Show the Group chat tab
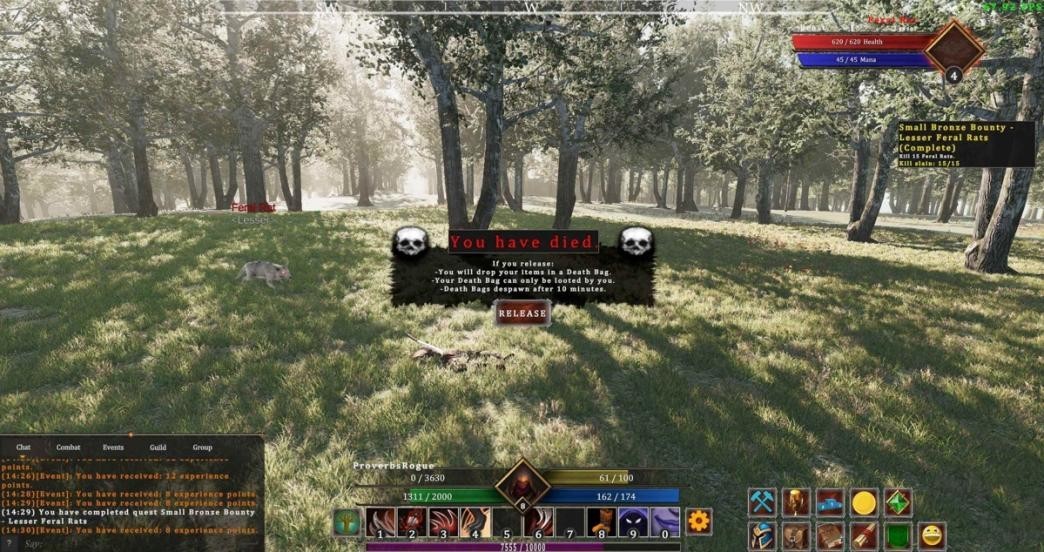Viewport: 1044px width, 552px height. pyautogui.click(x=202, y=447)
